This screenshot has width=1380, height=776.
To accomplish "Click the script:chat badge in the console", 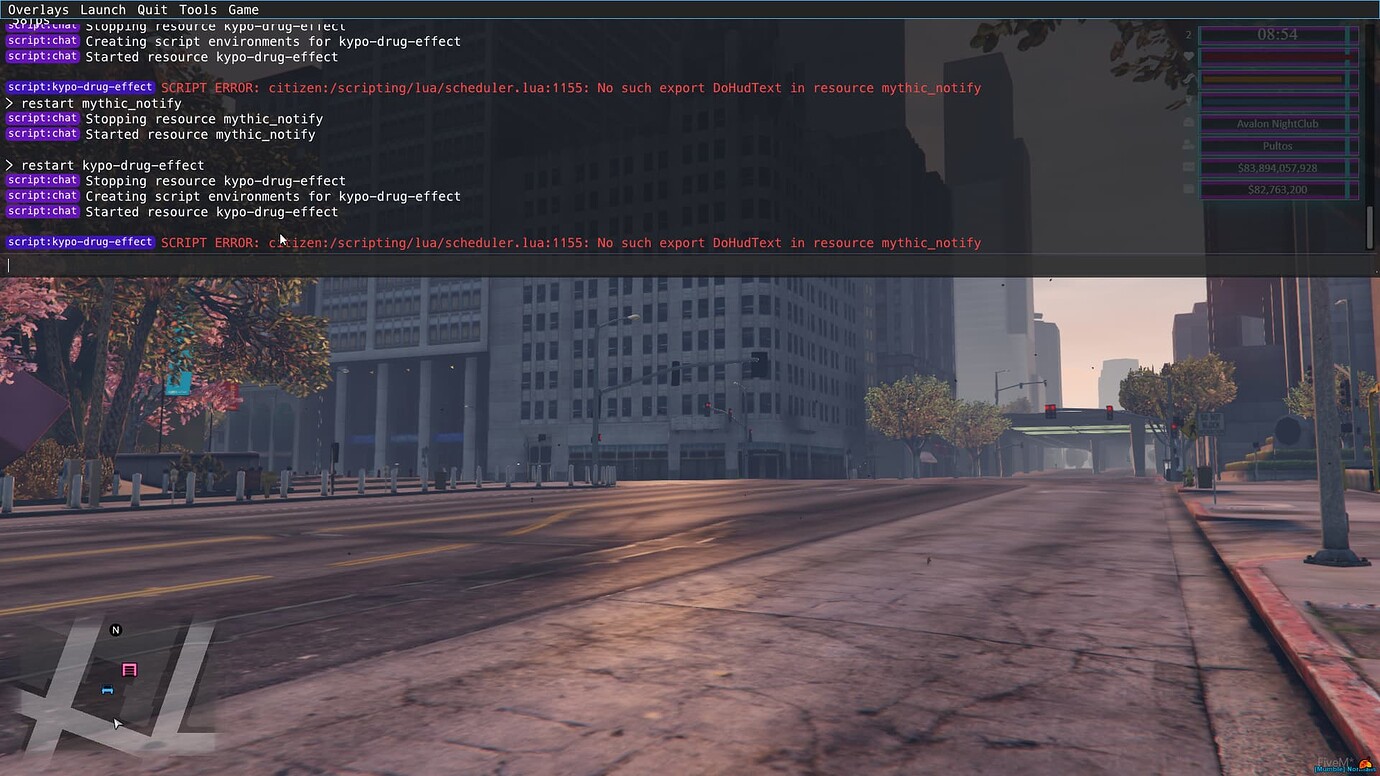I will [42, 118].
